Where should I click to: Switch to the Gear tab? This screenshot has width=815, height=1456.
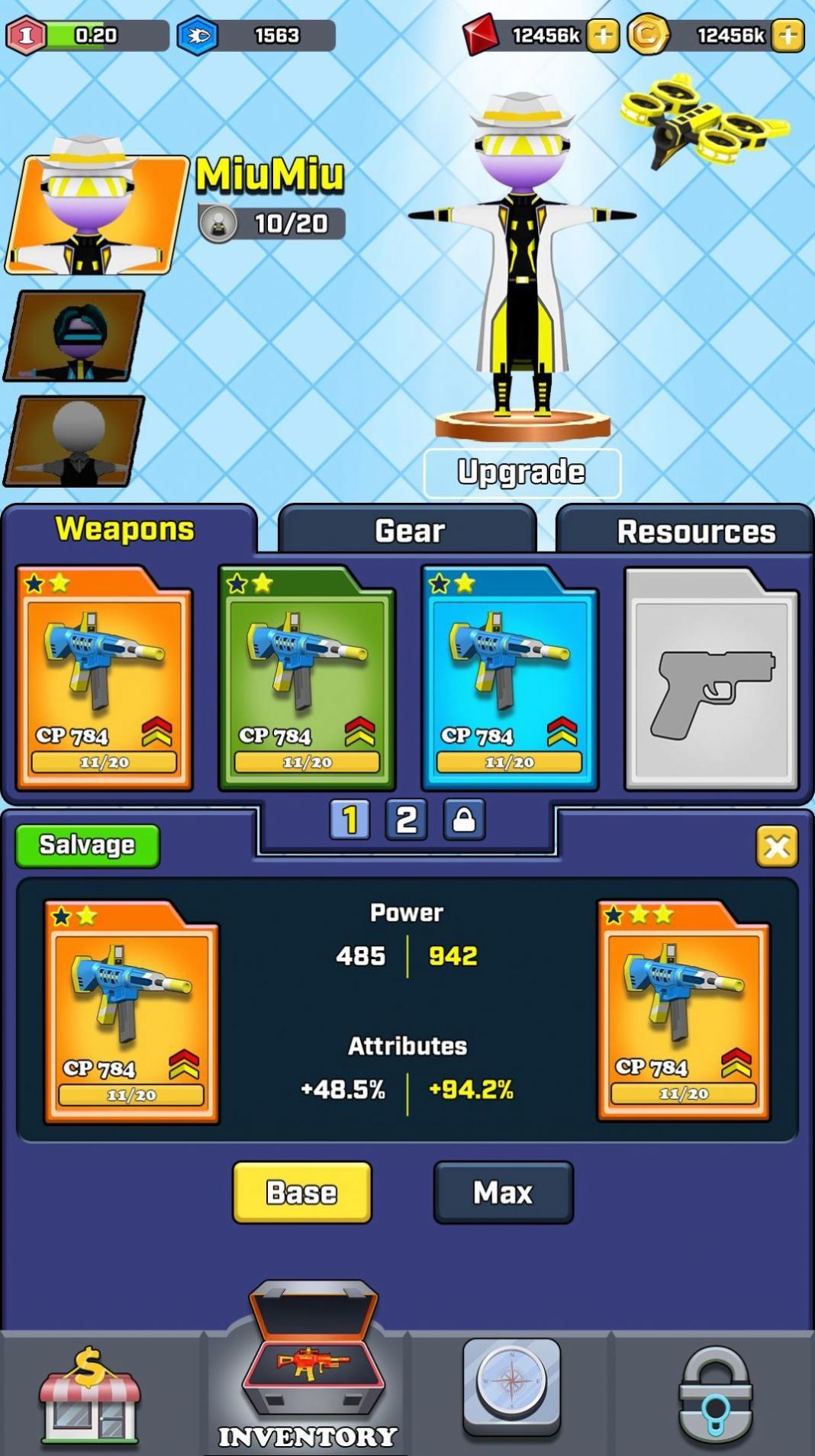pos(408,530)
